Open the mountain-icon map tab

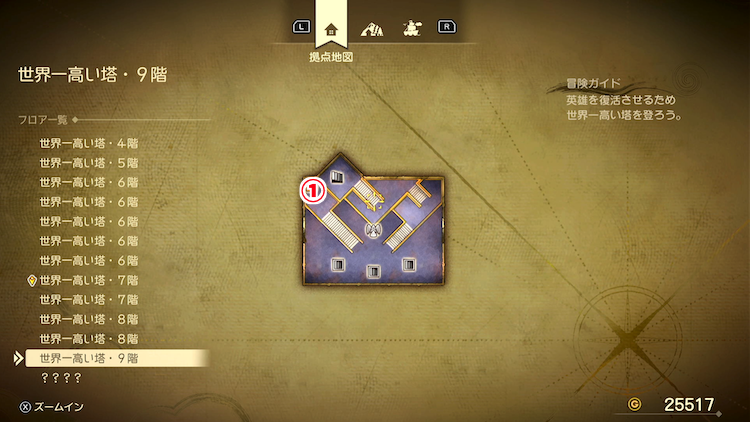(372, 28)
